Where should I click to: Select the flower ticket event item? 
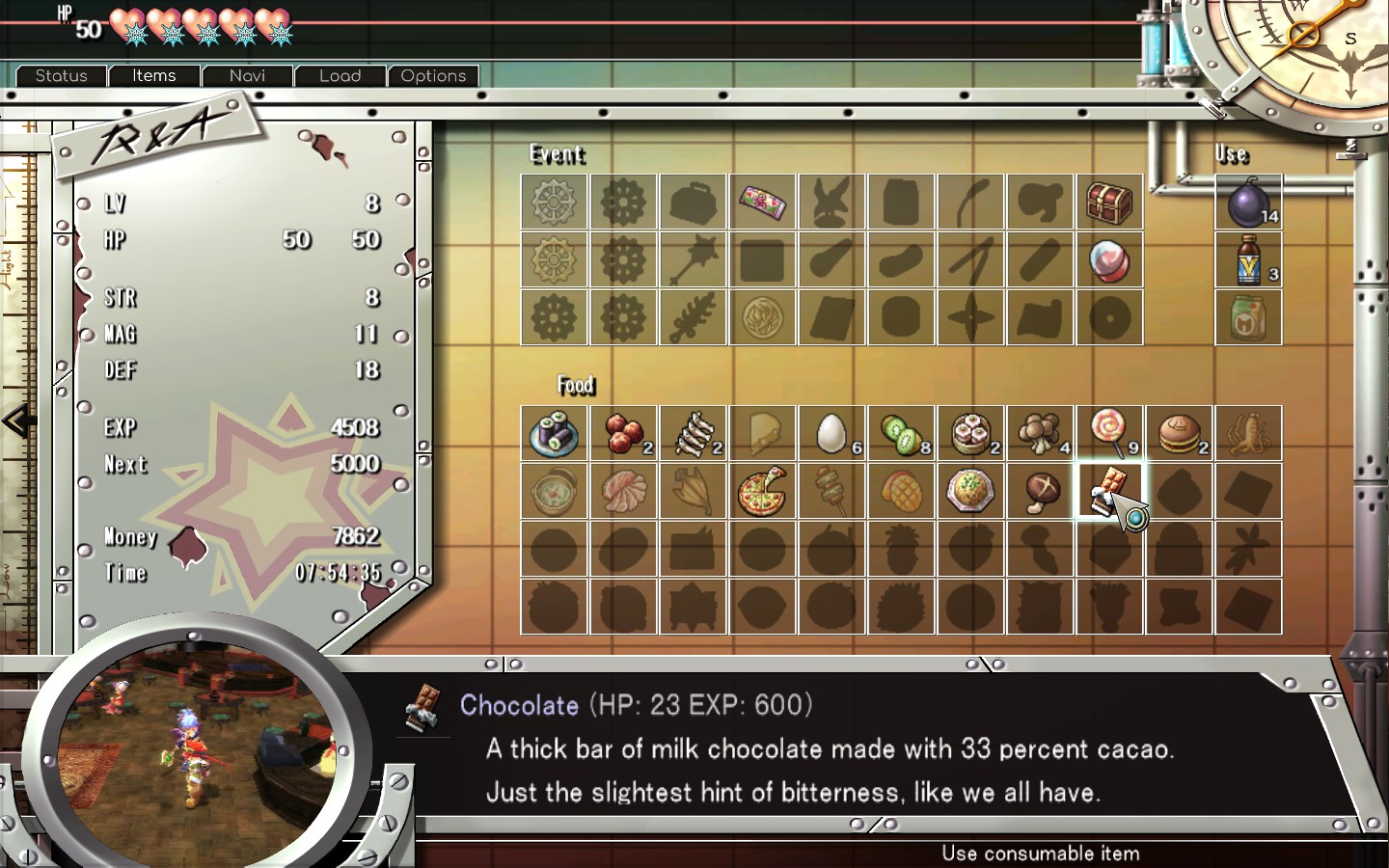(762, 203)
